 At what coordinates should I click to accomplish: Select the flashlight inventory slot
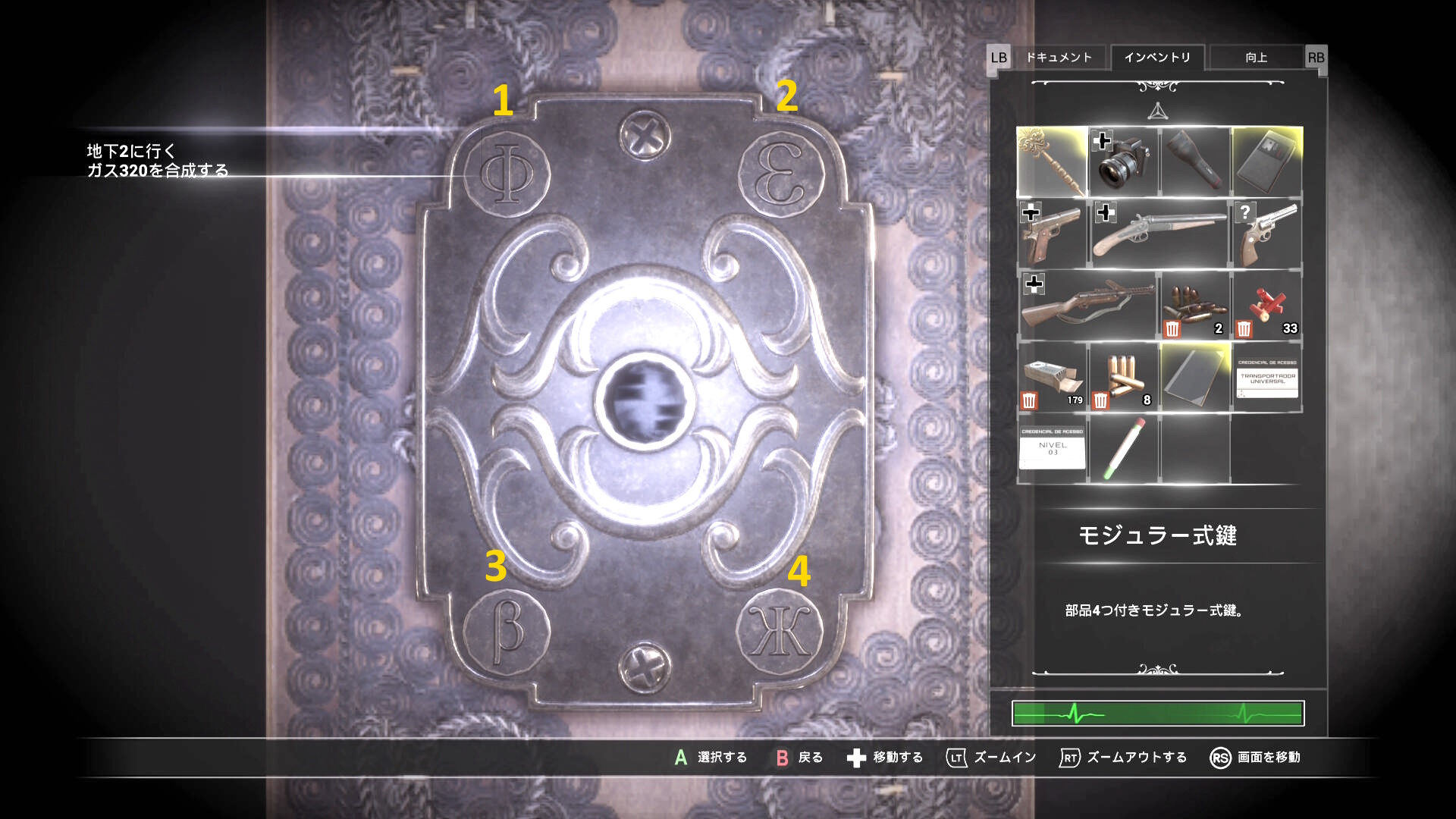pos(1195,162)
